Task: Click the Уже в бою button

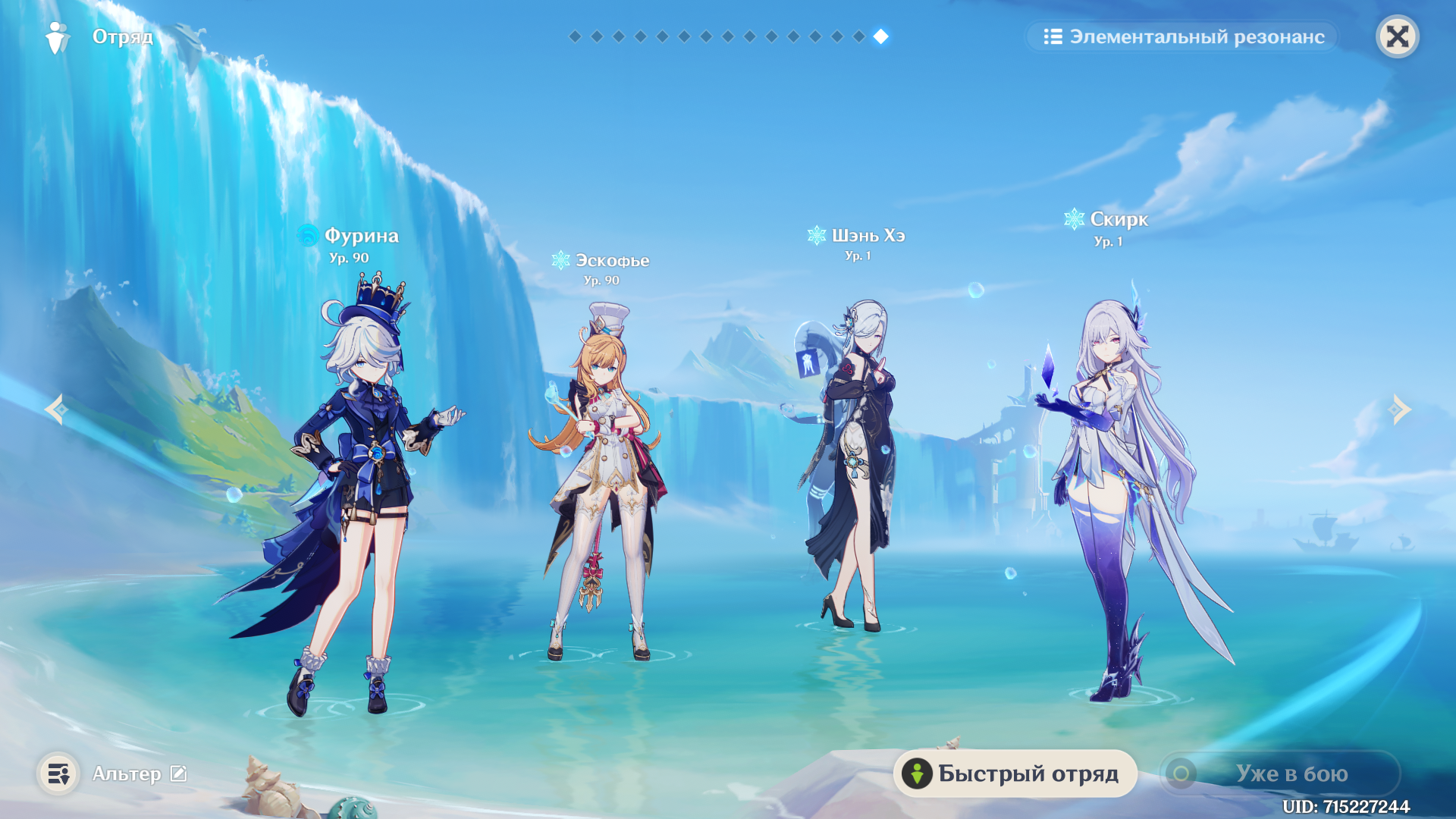Action: [x=1280, y=773]
